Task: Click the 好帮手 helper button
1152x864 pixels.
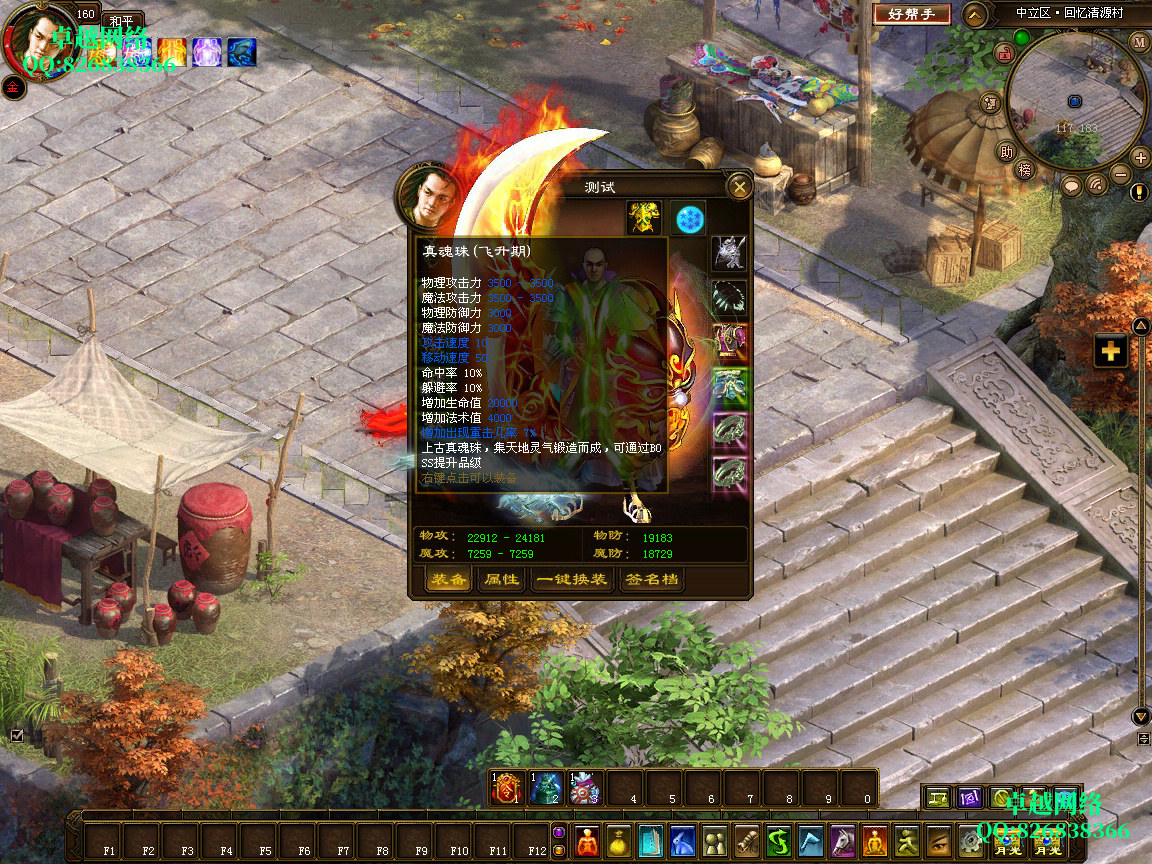Action: coord(911,14)
